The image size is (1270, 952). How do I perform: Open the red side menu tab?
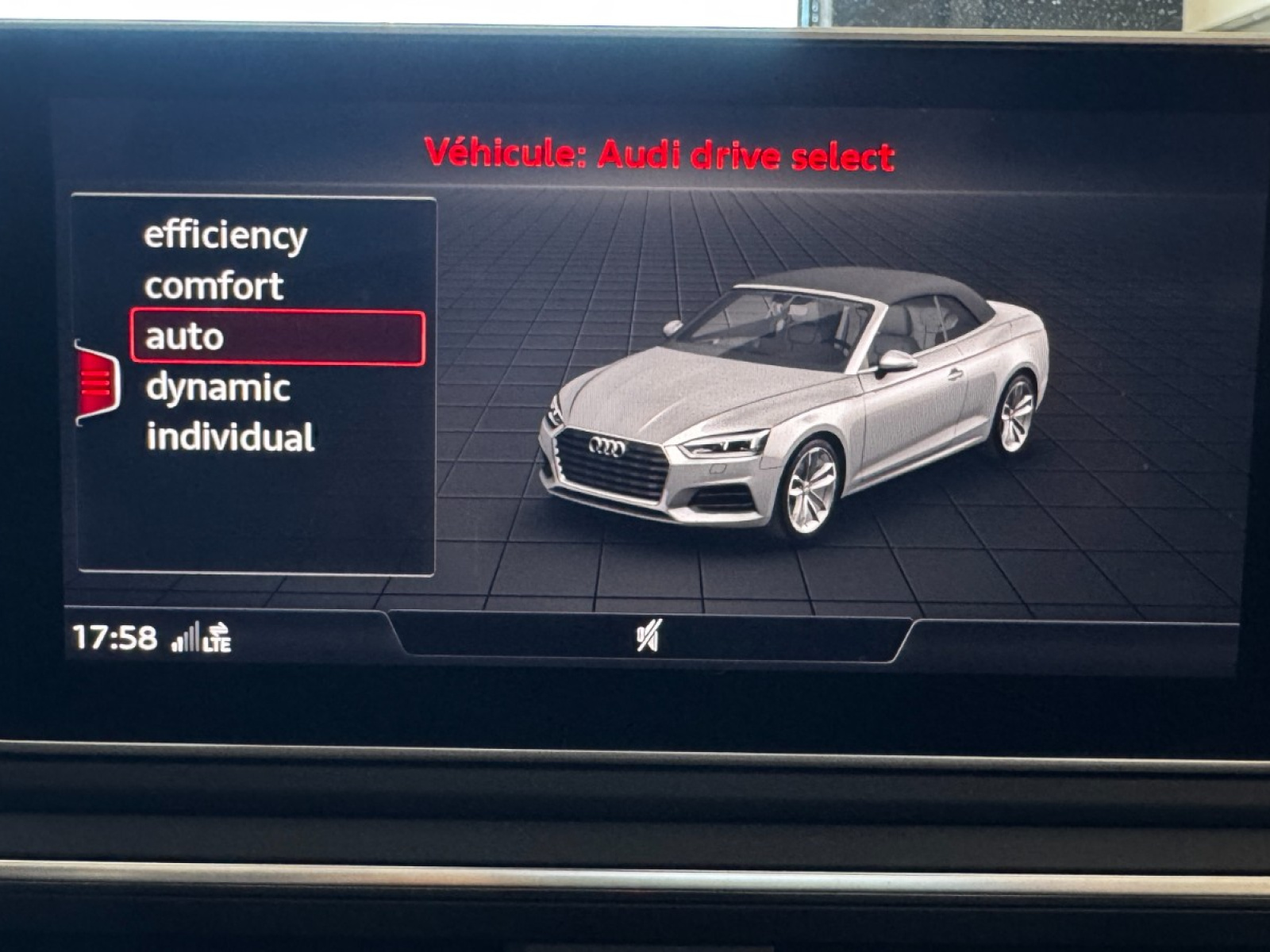[x=98, y=384]
